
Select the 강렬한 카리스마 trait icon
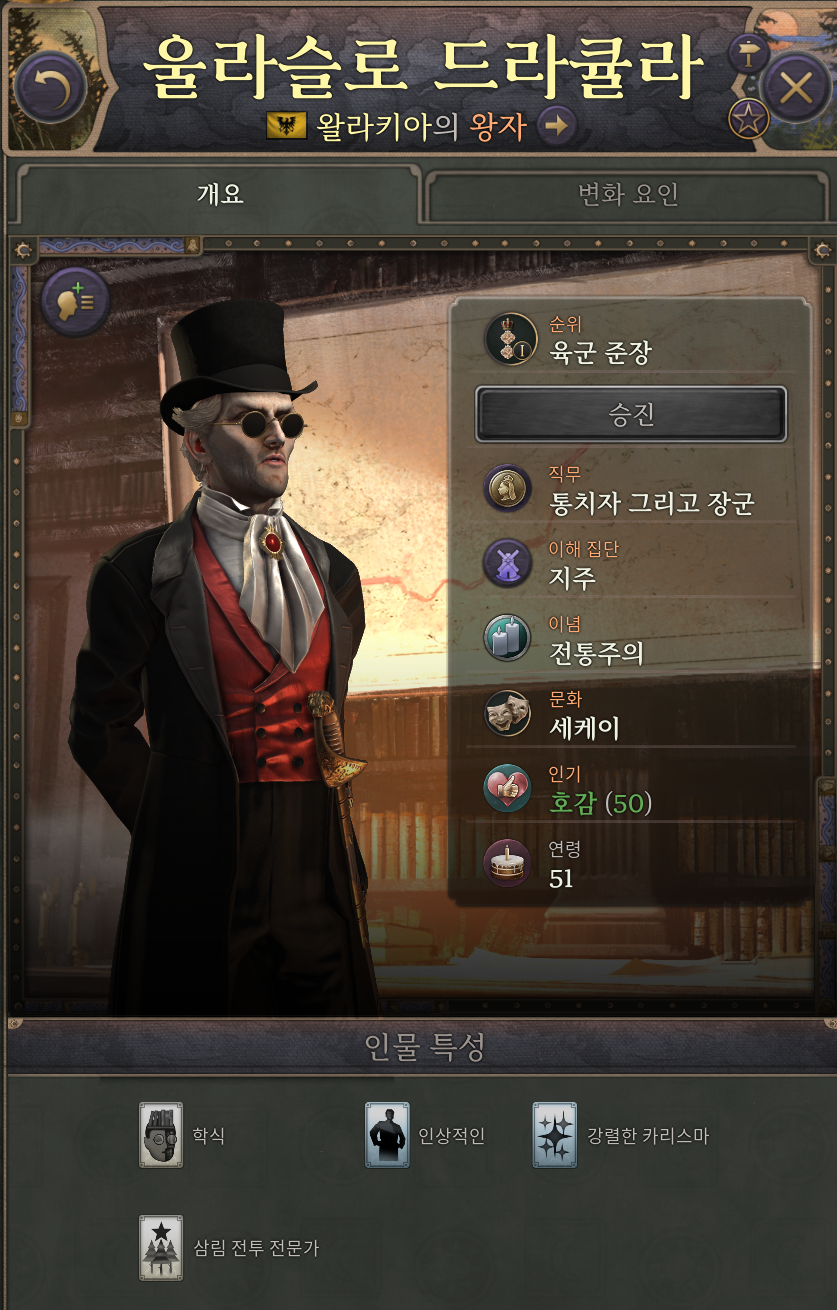pos(554,1135)
